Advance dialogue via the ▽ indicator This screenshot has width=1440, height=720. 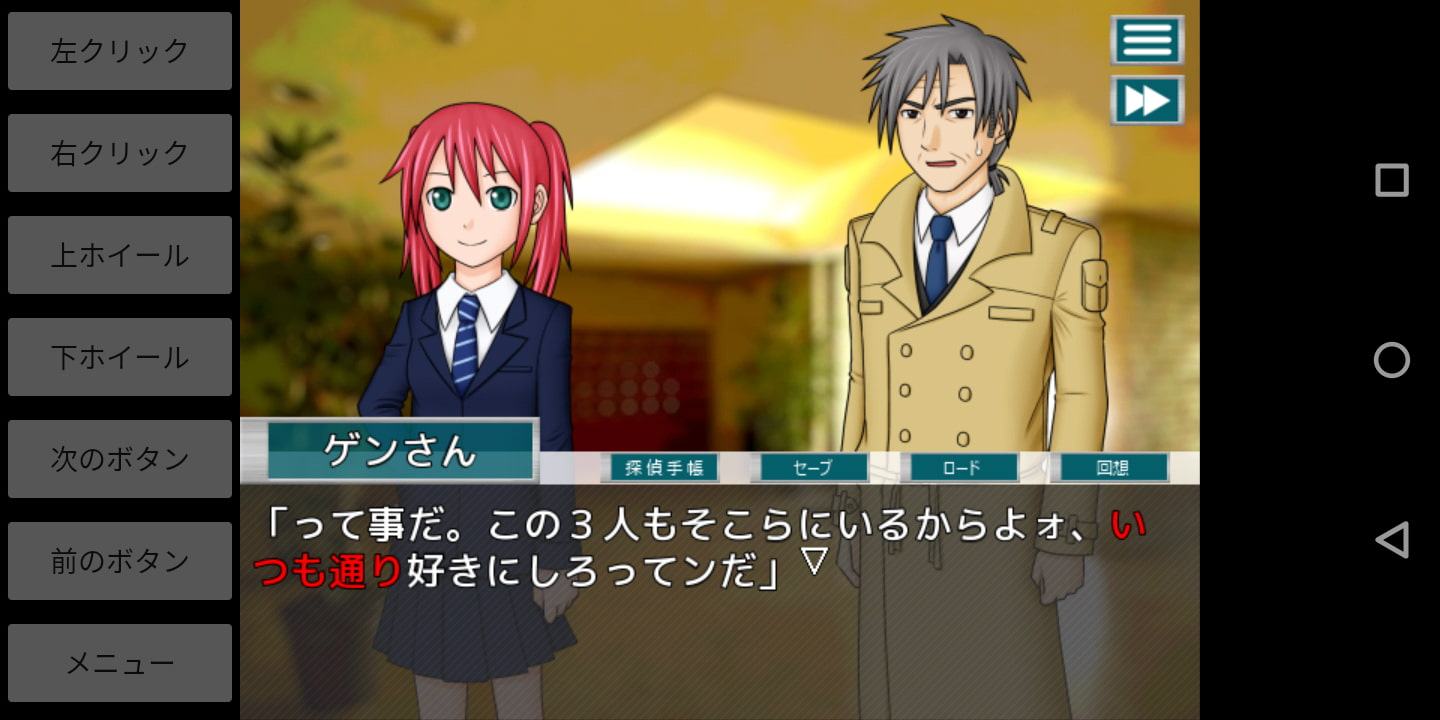tap(815, 563)
